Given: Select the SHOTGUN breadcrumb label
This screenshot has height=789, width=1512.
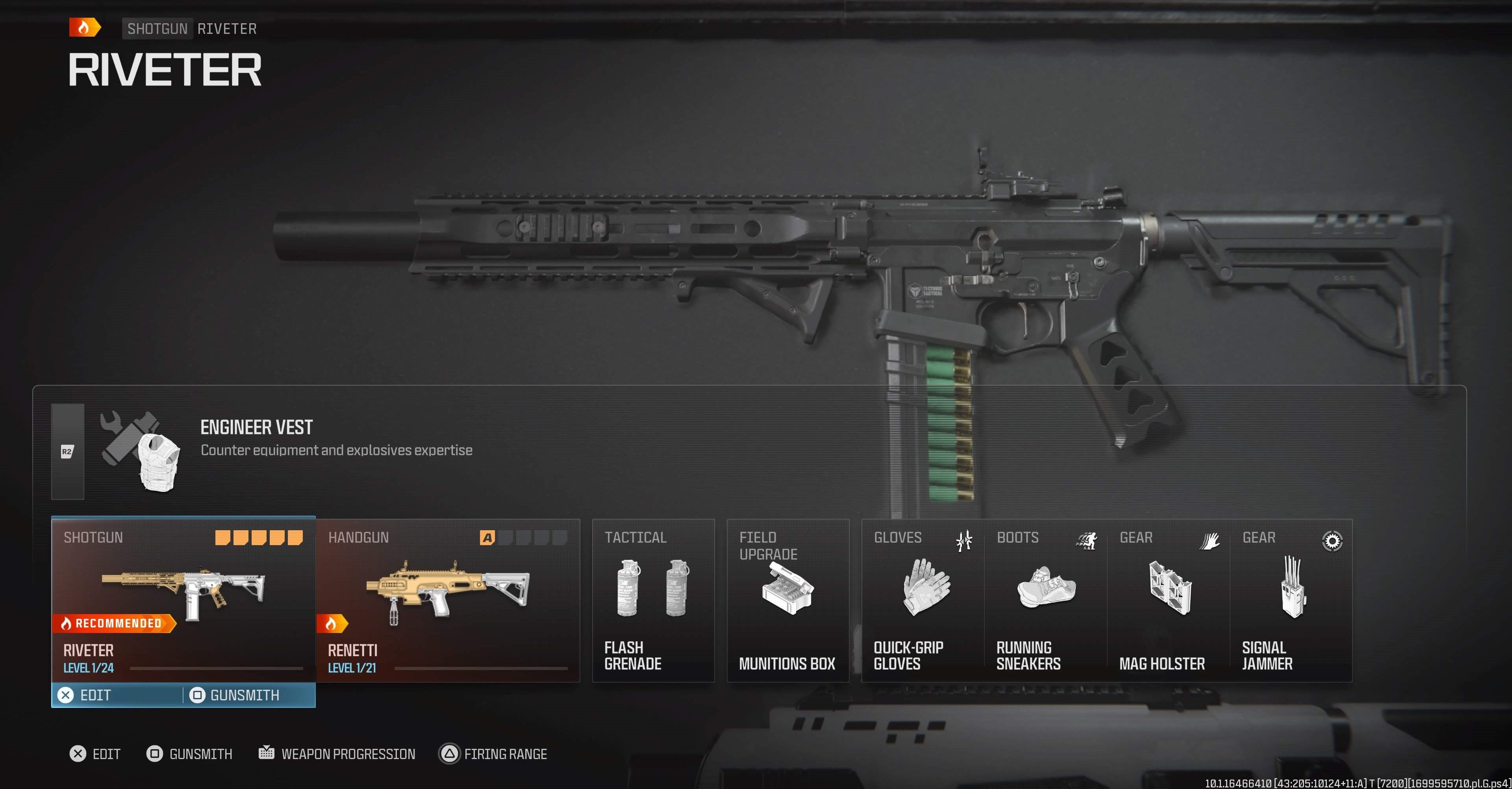Looking at the screenshot, I should pos(157,28).
